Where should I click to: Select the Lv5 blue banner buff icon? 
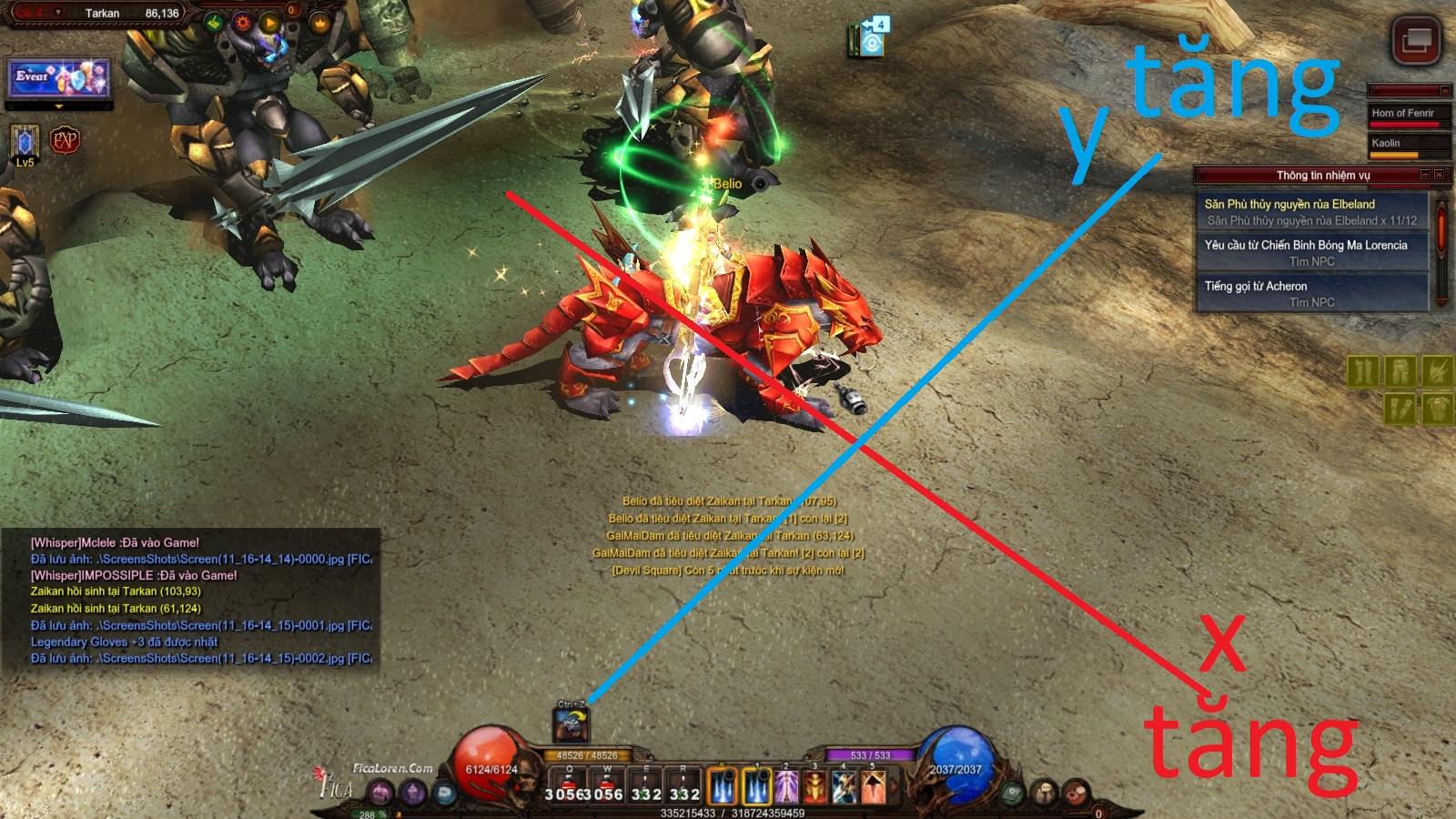coord(25,142)
